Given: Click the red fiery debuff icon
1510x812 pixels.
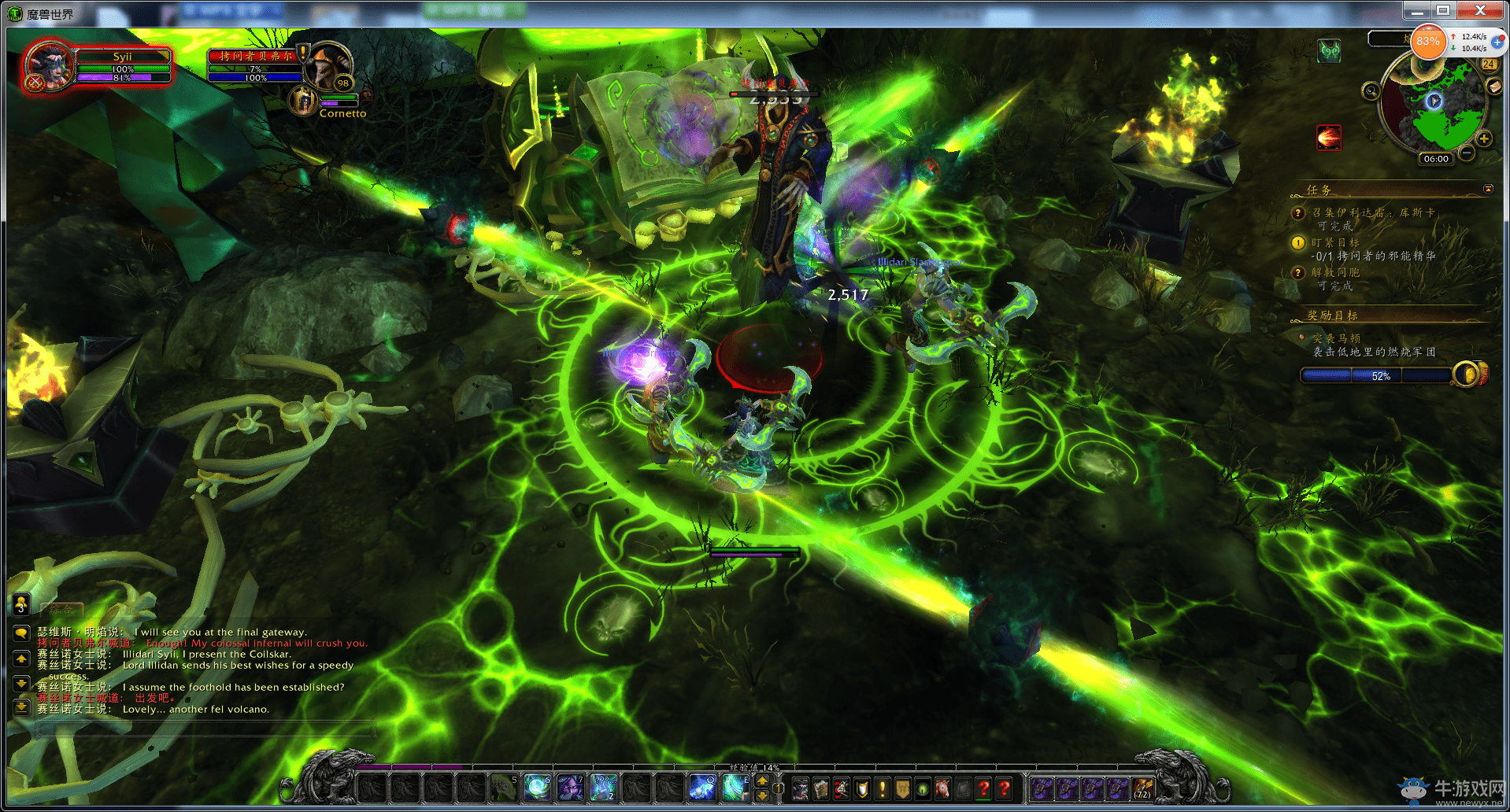Looking at the screenshot, I should point(1329,138).
